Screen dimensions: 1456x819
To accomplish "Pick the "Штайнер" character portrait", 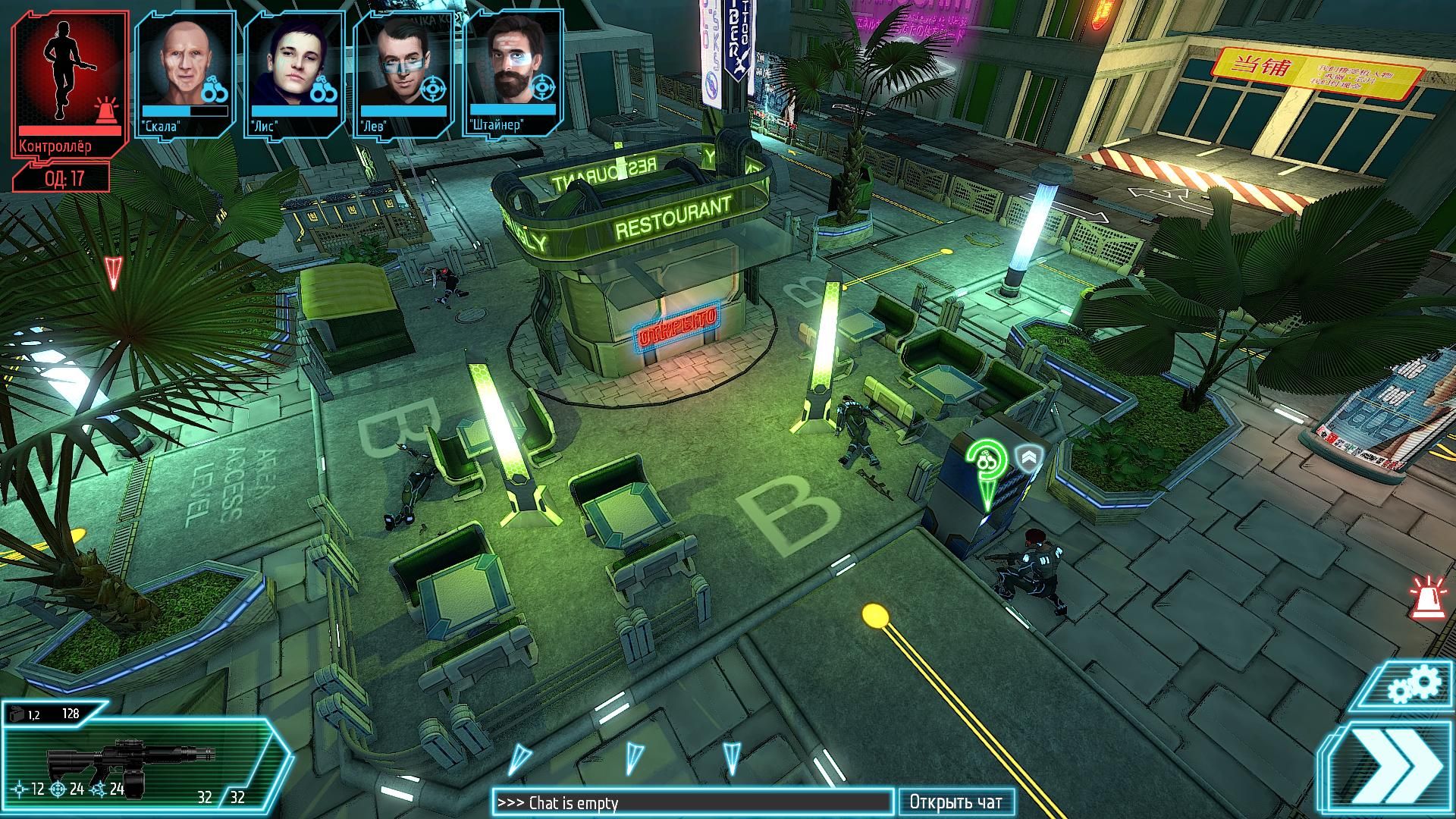I will [x=513, y=73].
